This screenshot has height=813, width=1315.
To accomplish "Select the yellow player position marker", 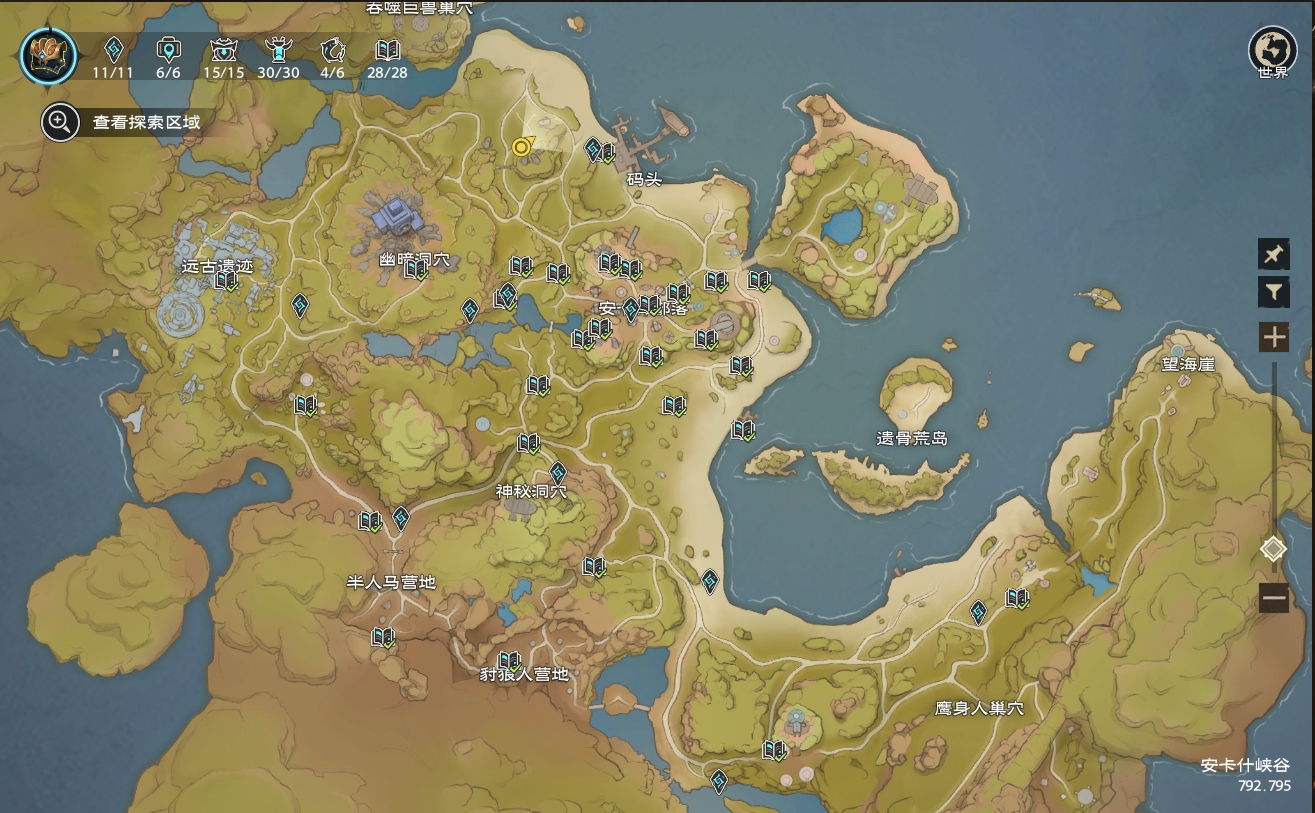I will pyautogui.click(x=521, y=147).
